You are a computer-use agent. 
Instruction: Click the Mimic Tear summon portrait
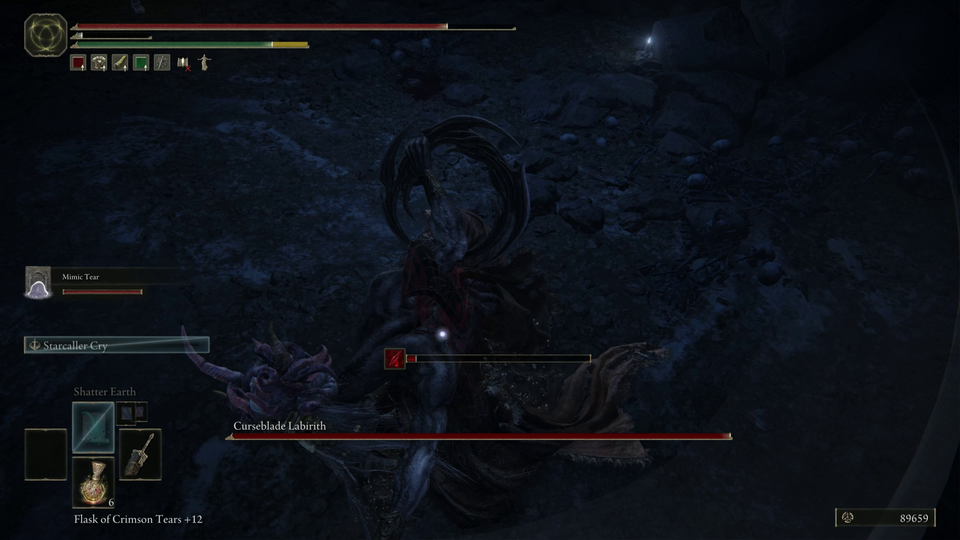(x=38, y=283)
